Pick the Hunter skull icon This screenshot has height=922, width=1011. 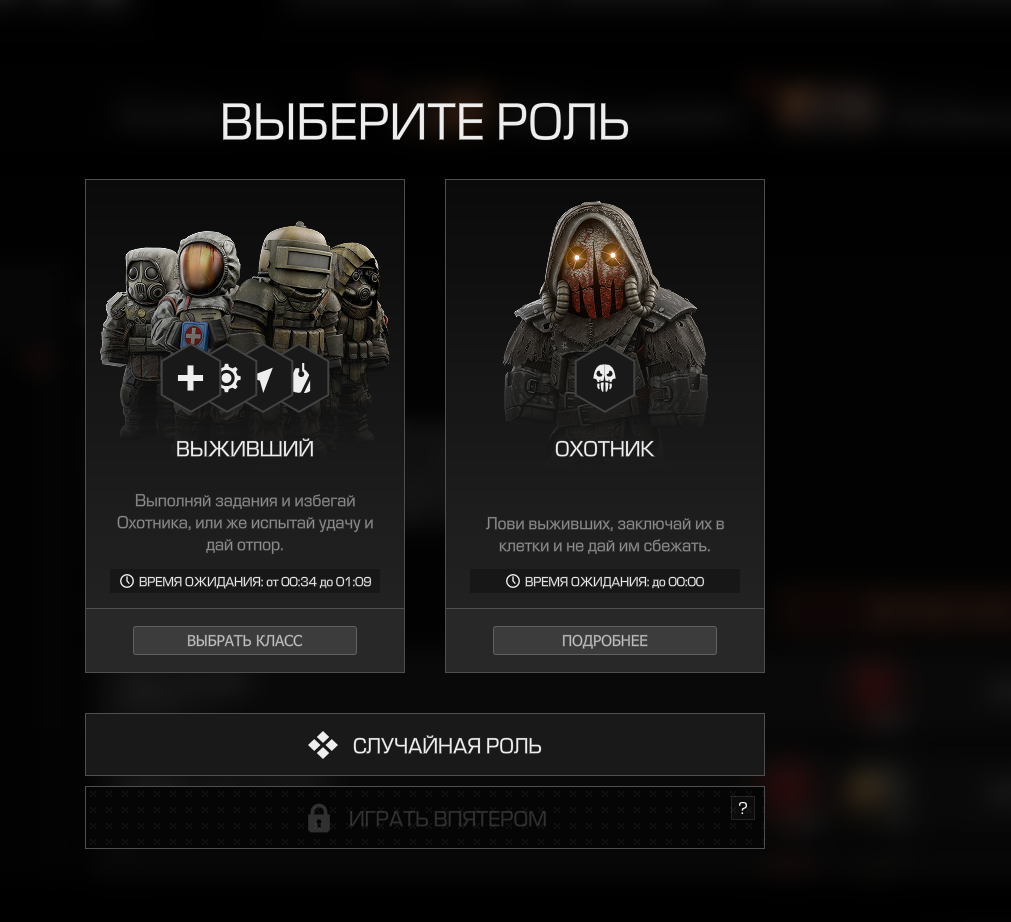(x=604, y=378)
